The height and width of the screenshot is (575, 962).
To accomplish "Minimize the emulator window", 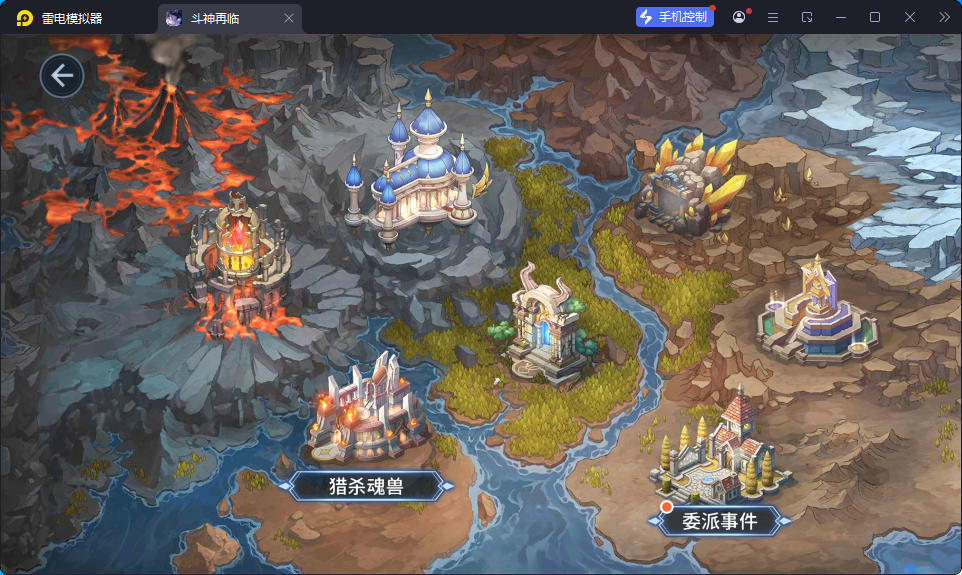I will tap(841, 17).
